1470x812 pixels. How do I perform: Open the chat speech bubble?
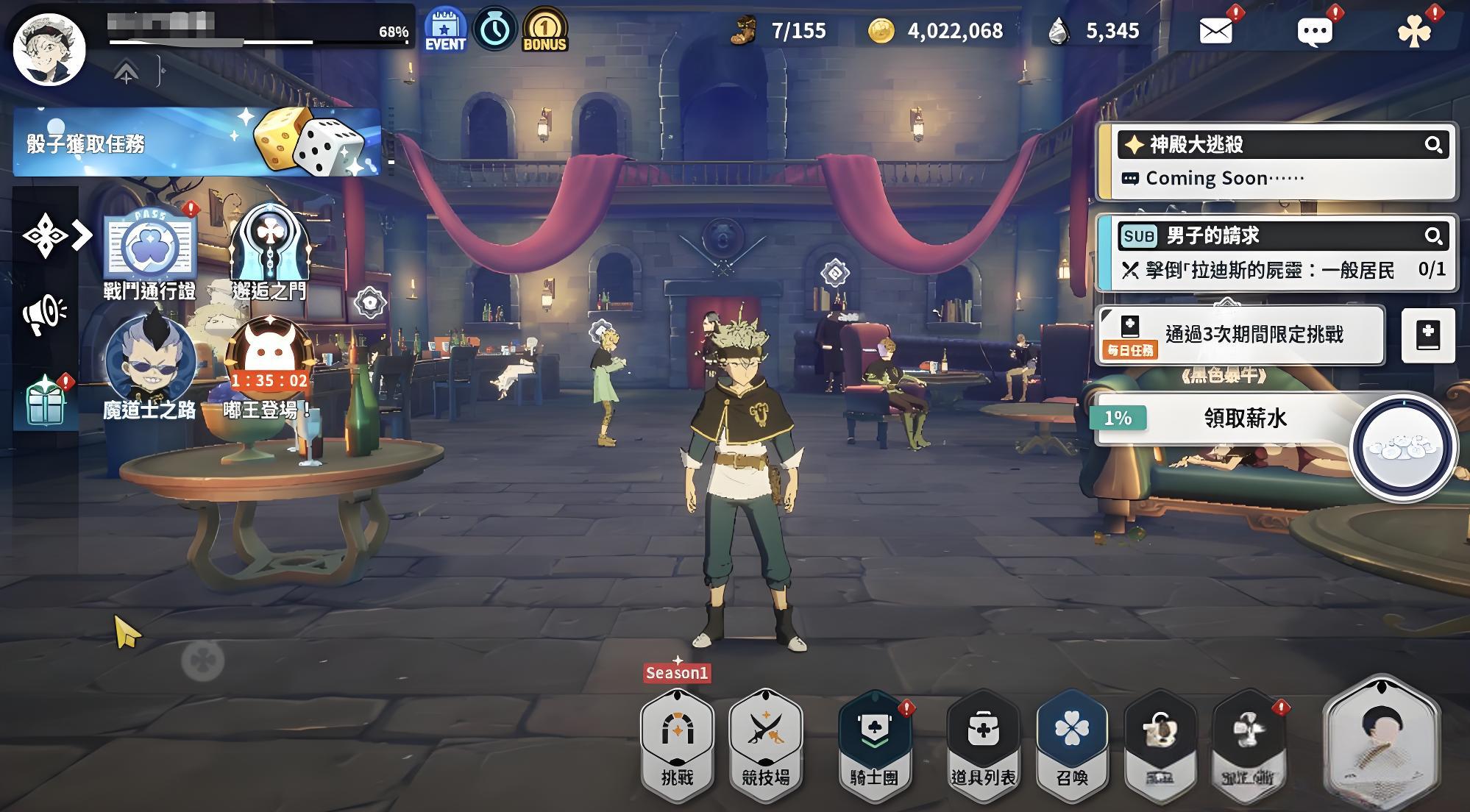point(1314,32)
